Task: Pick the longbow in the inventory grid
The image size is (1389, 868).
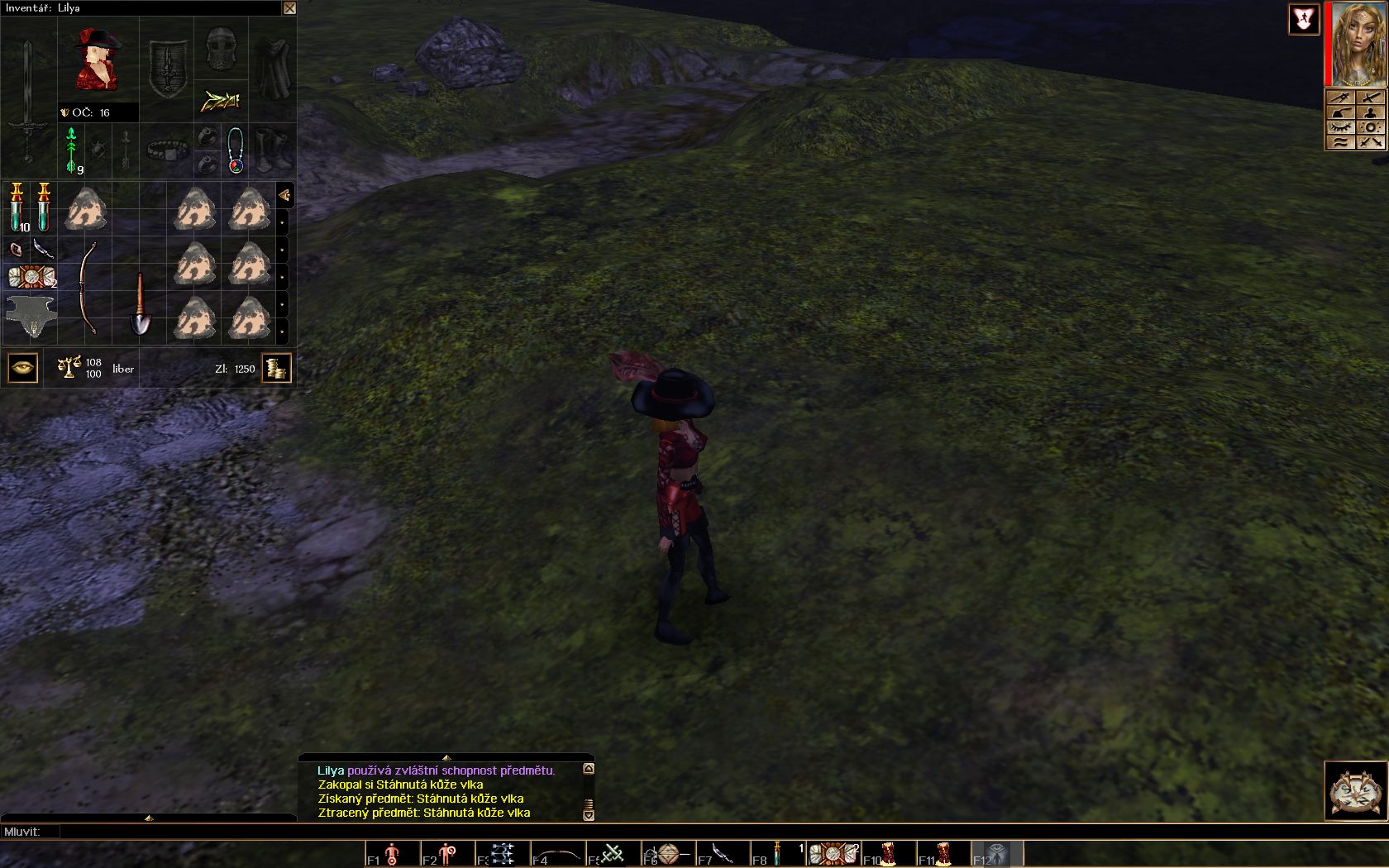Action: point(88,289)
